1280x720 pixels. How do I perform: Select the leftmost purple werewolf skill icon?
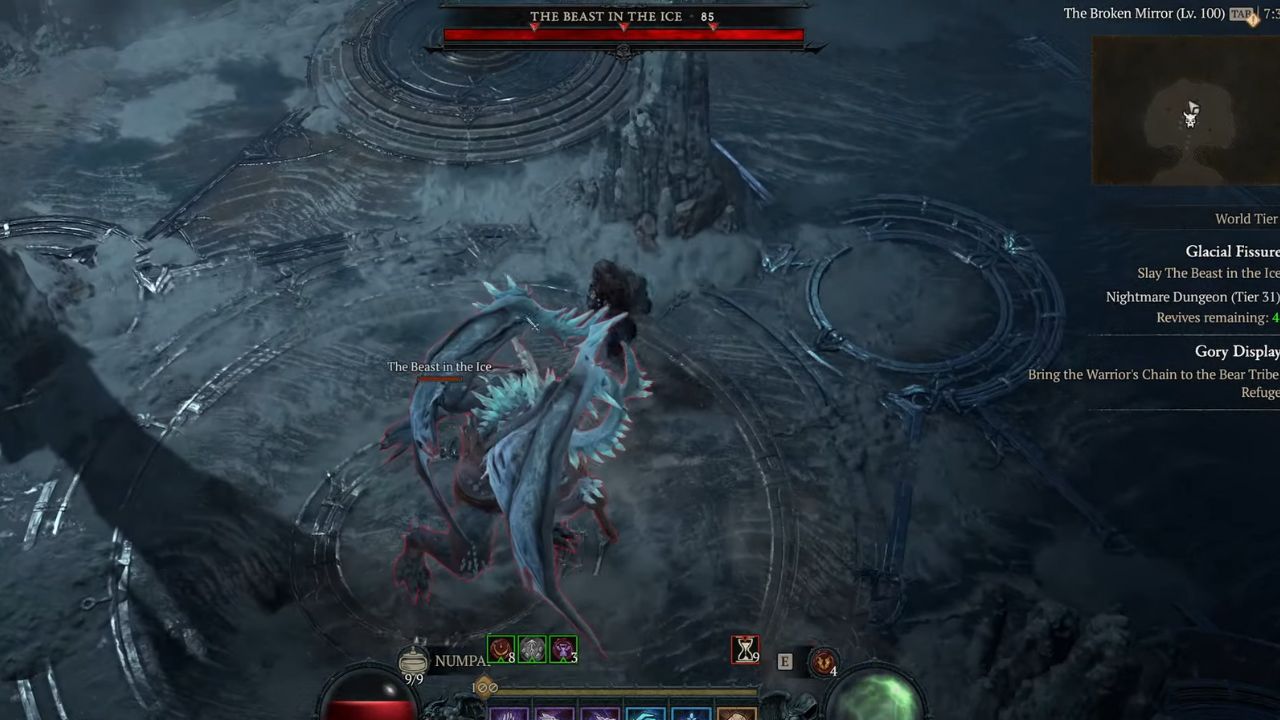click(x=510, y=712)
